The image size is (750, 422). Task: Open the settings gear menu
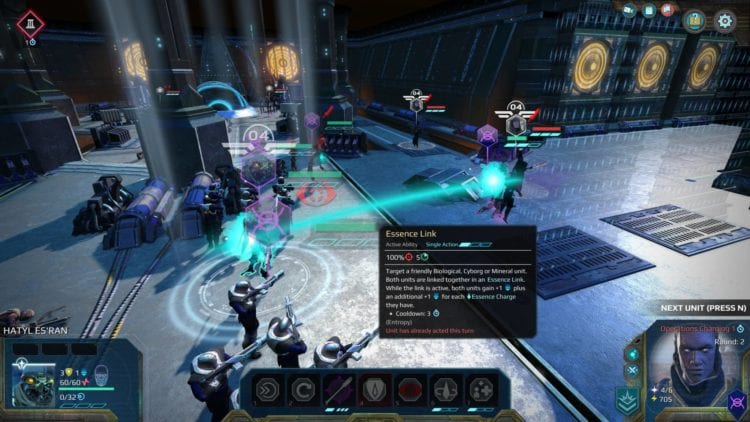[x=725, y=20]
